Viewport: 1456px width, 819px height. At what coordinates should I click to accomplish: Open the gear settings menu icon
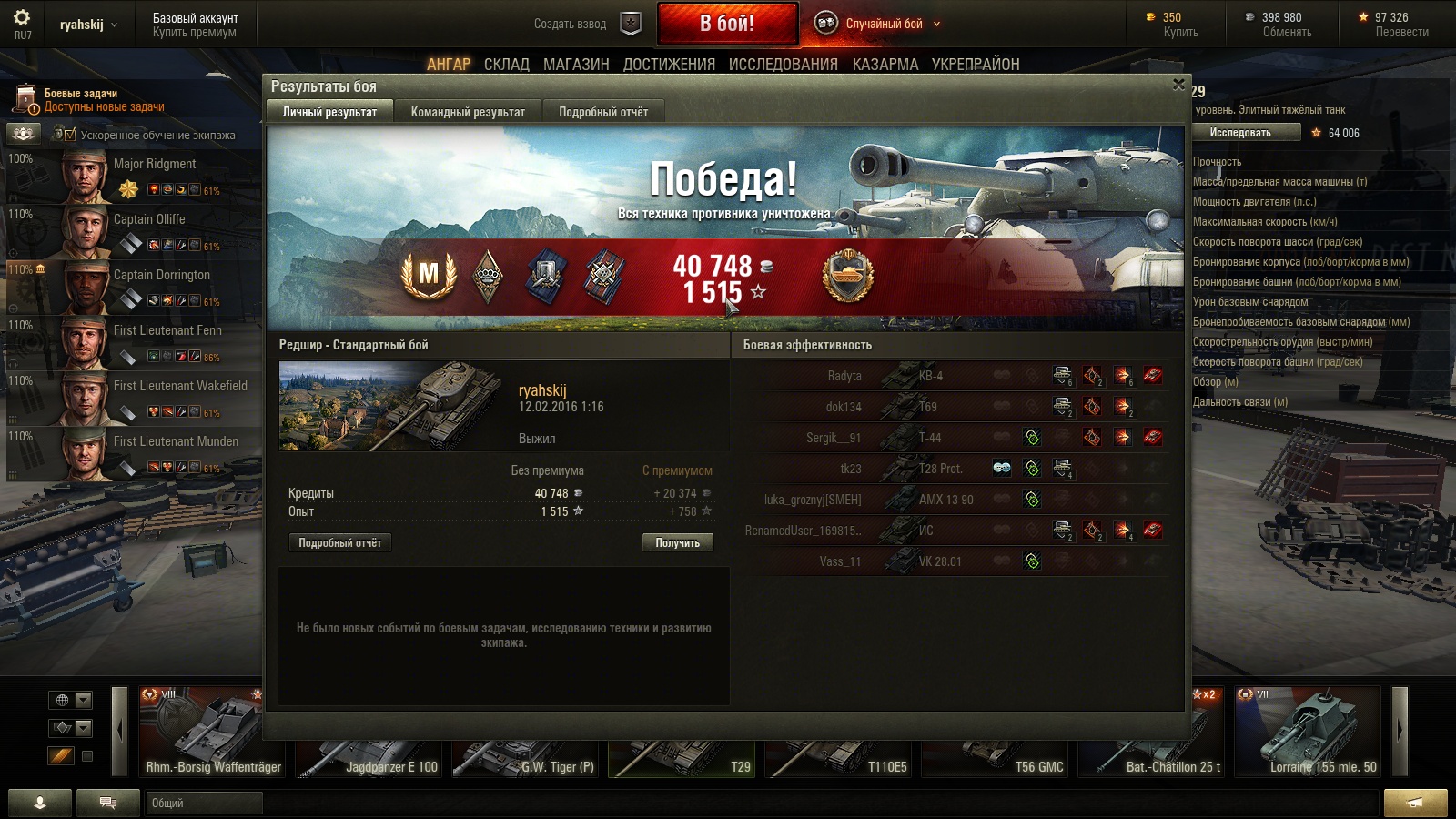22,17
